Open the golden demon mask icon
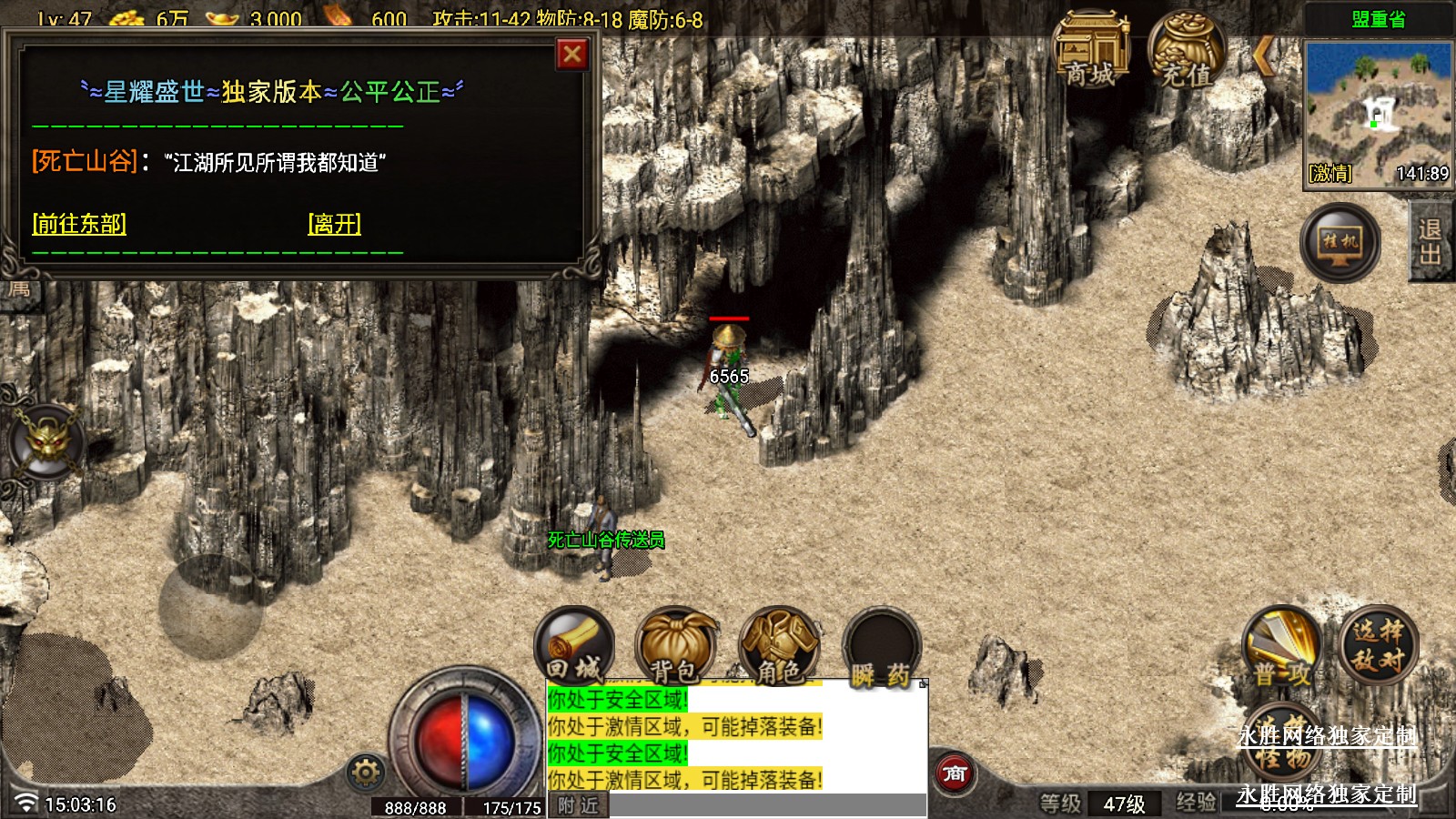Image resolution: width=1456 pixels, height=819 pixels. [x=47, y=443]
